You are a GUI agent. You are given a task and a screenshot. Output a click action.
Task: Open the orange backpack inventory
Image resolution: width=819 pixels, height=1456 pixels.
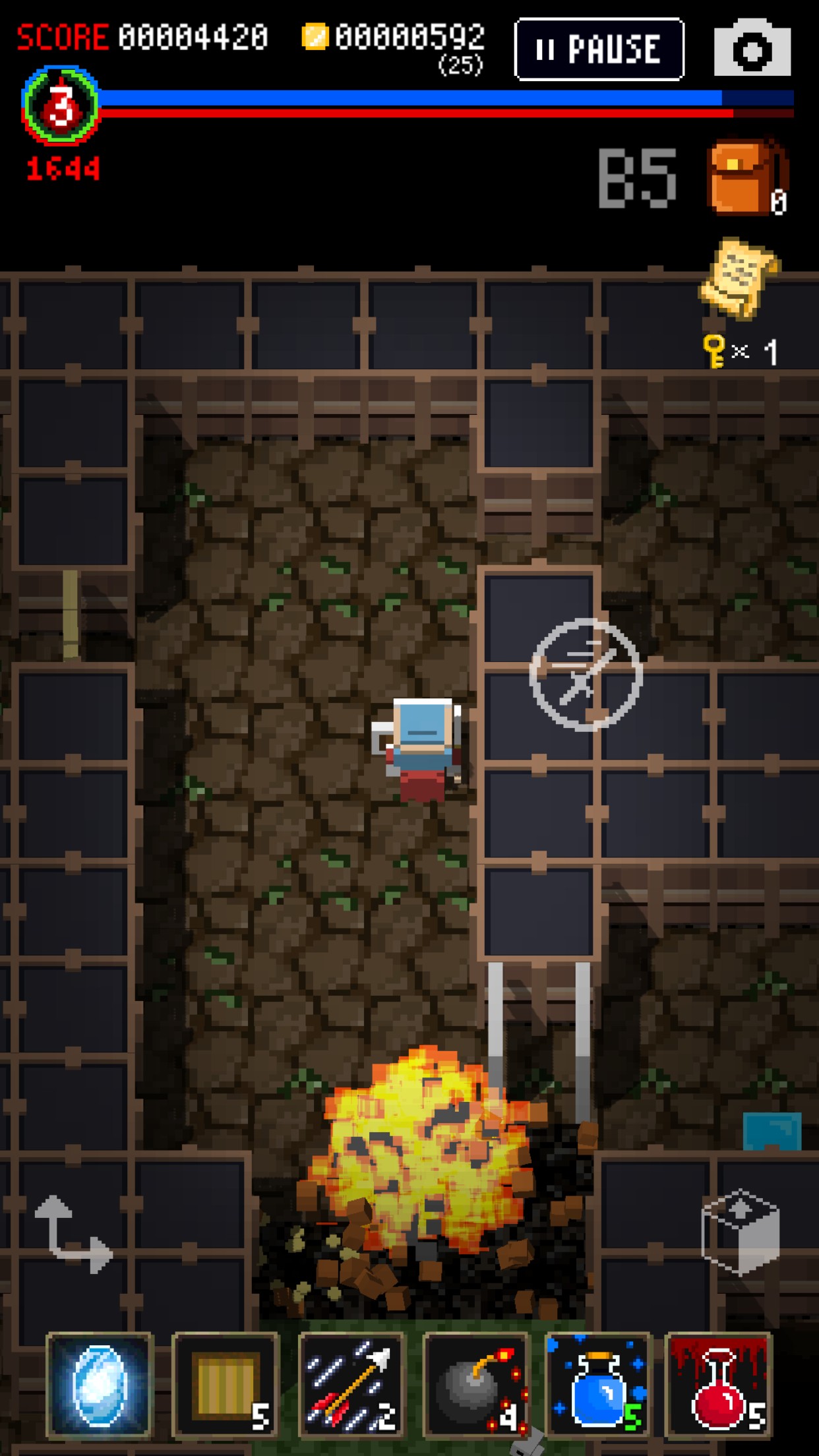point(745,177)
